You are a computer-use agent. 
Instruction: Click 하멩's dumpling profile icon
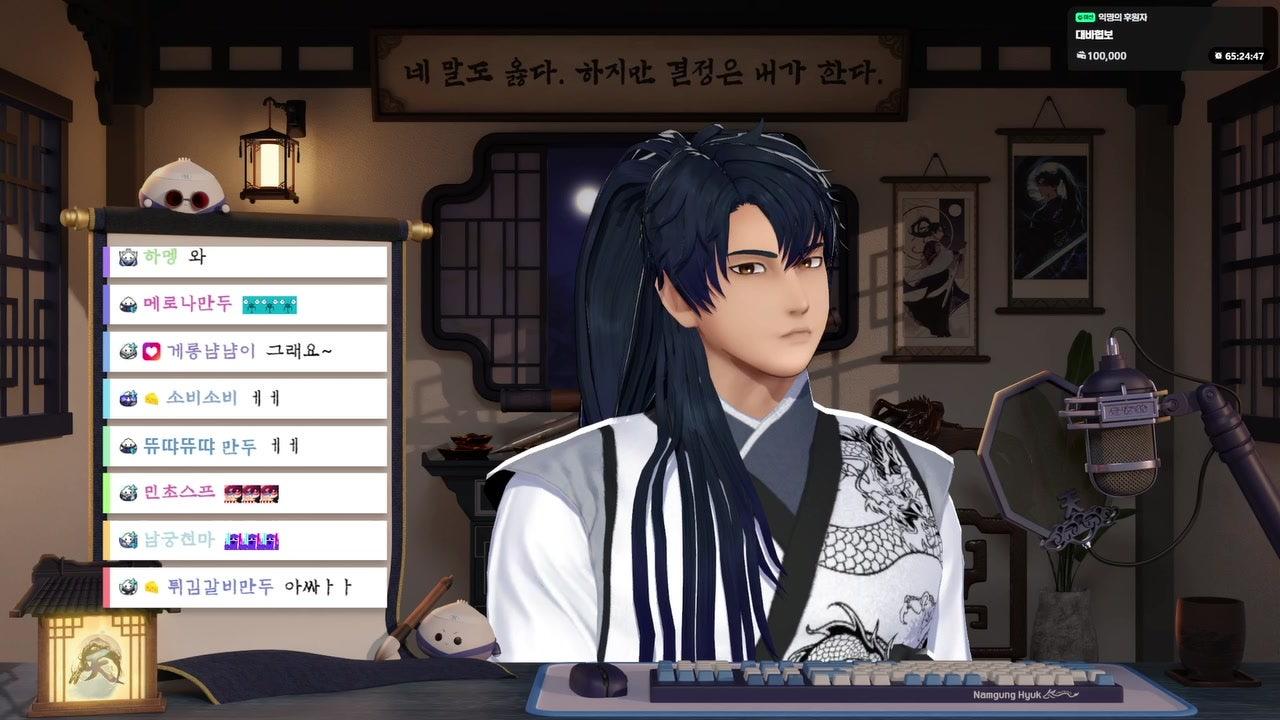pos(126,255)
